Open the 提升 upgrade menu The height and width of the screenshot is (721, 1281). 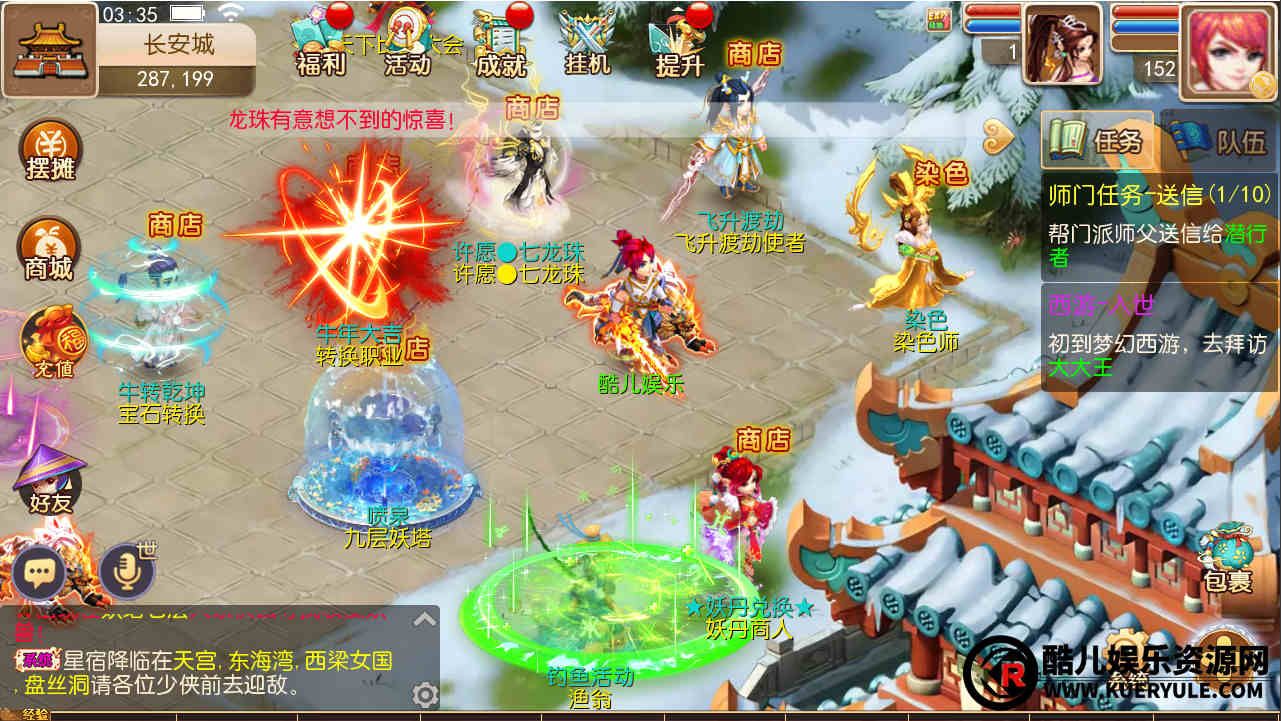click(x=679, y=44)
